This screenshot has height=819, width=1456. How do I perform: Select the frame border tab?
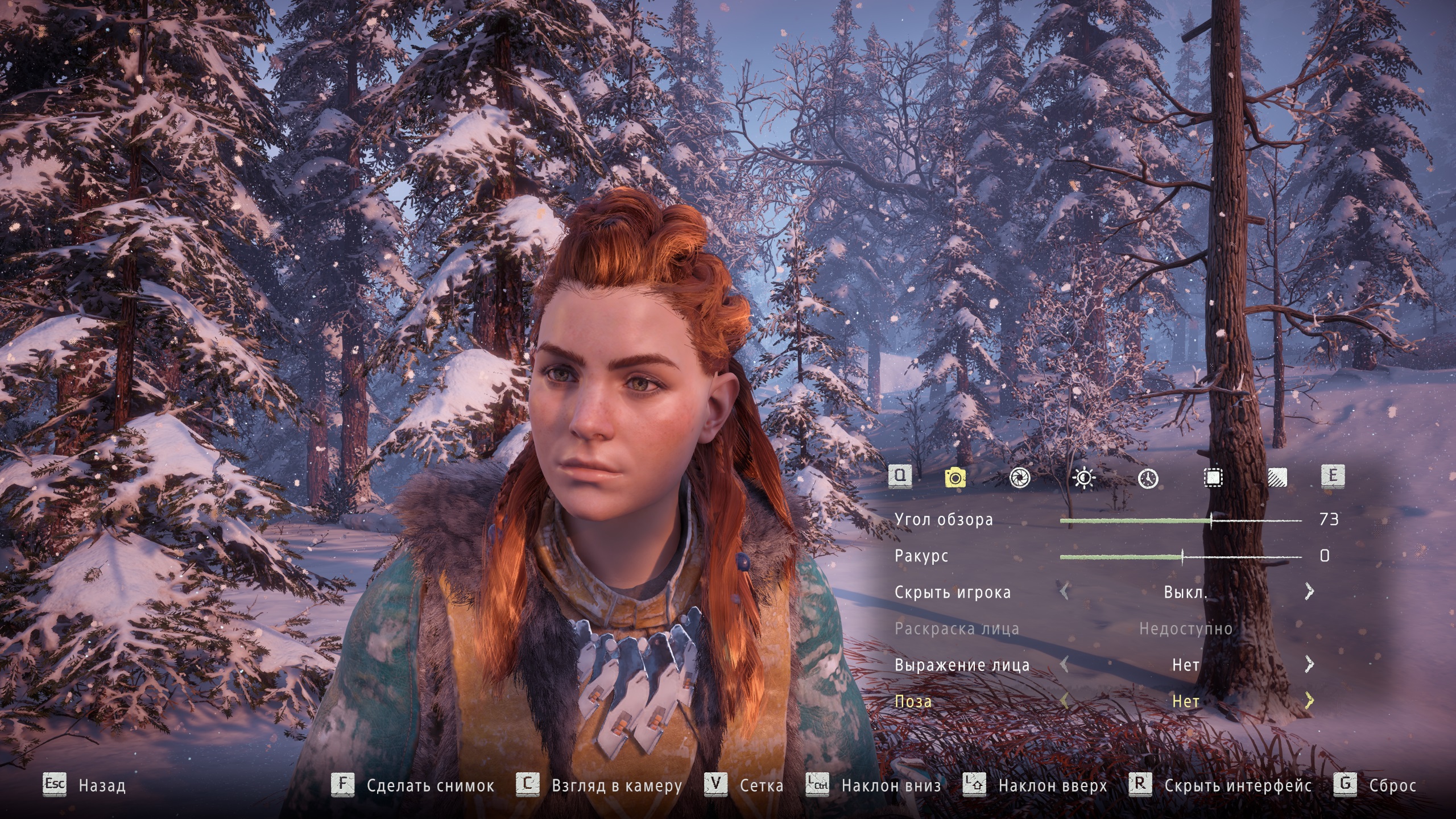[1213, 478]
